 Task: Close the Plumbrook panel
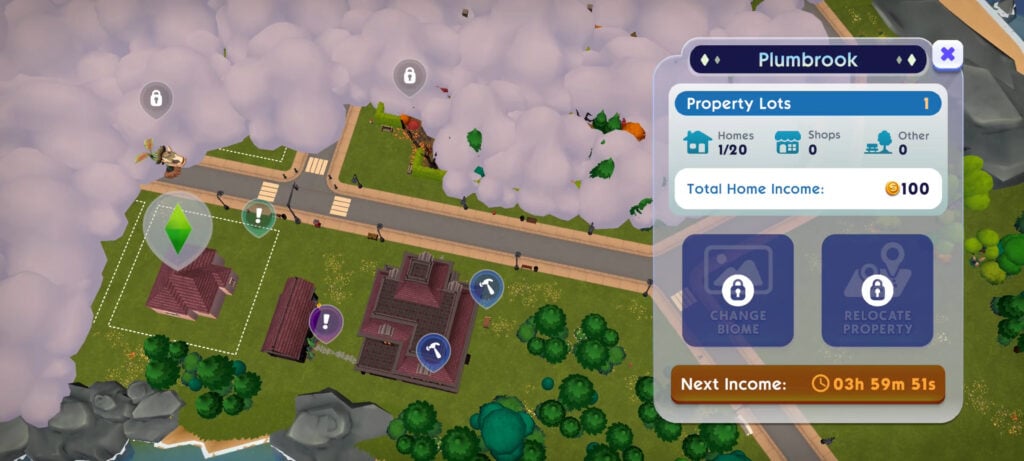point(947,54)
